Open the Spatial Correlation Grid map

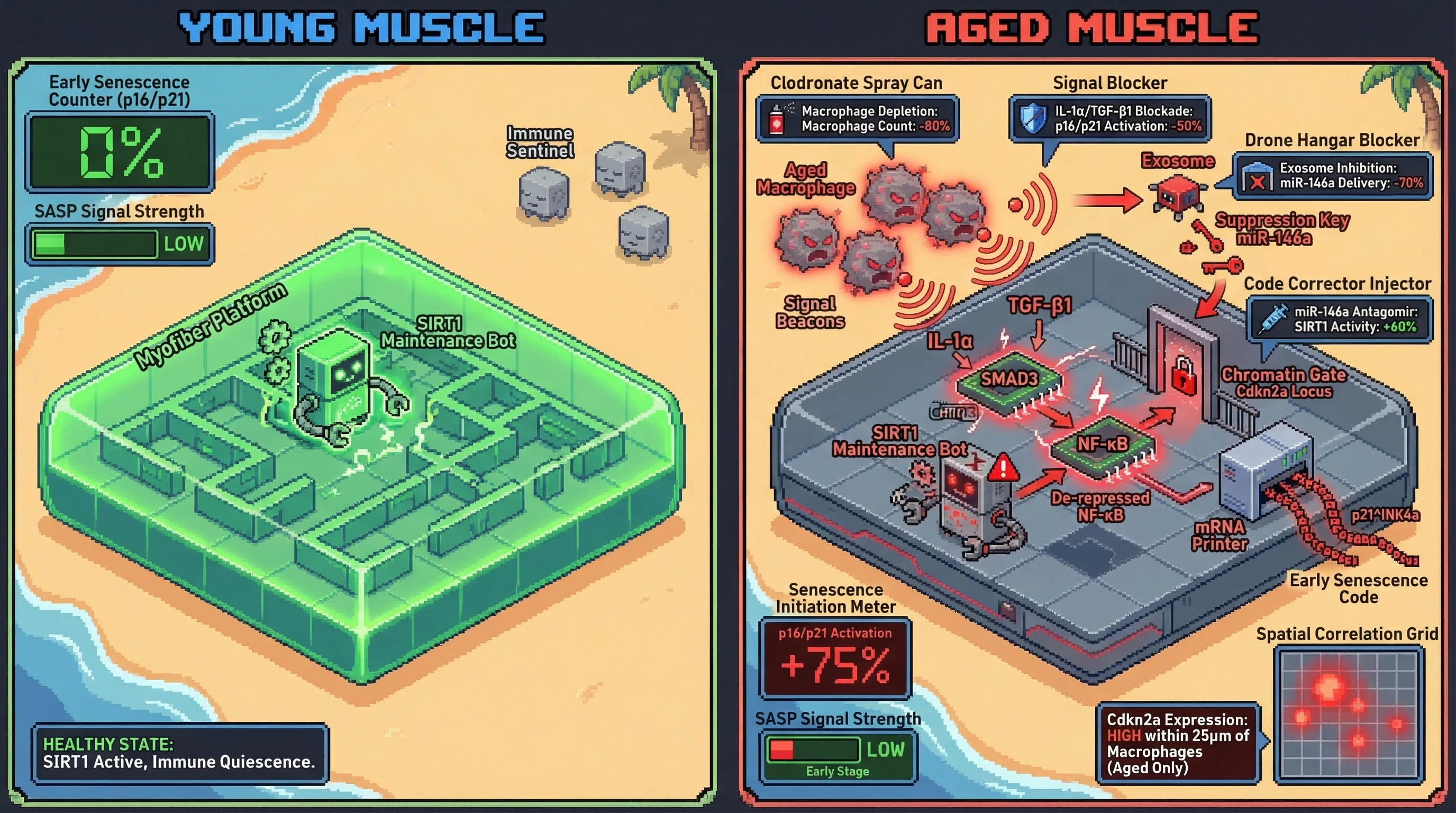click(1349, 715)
